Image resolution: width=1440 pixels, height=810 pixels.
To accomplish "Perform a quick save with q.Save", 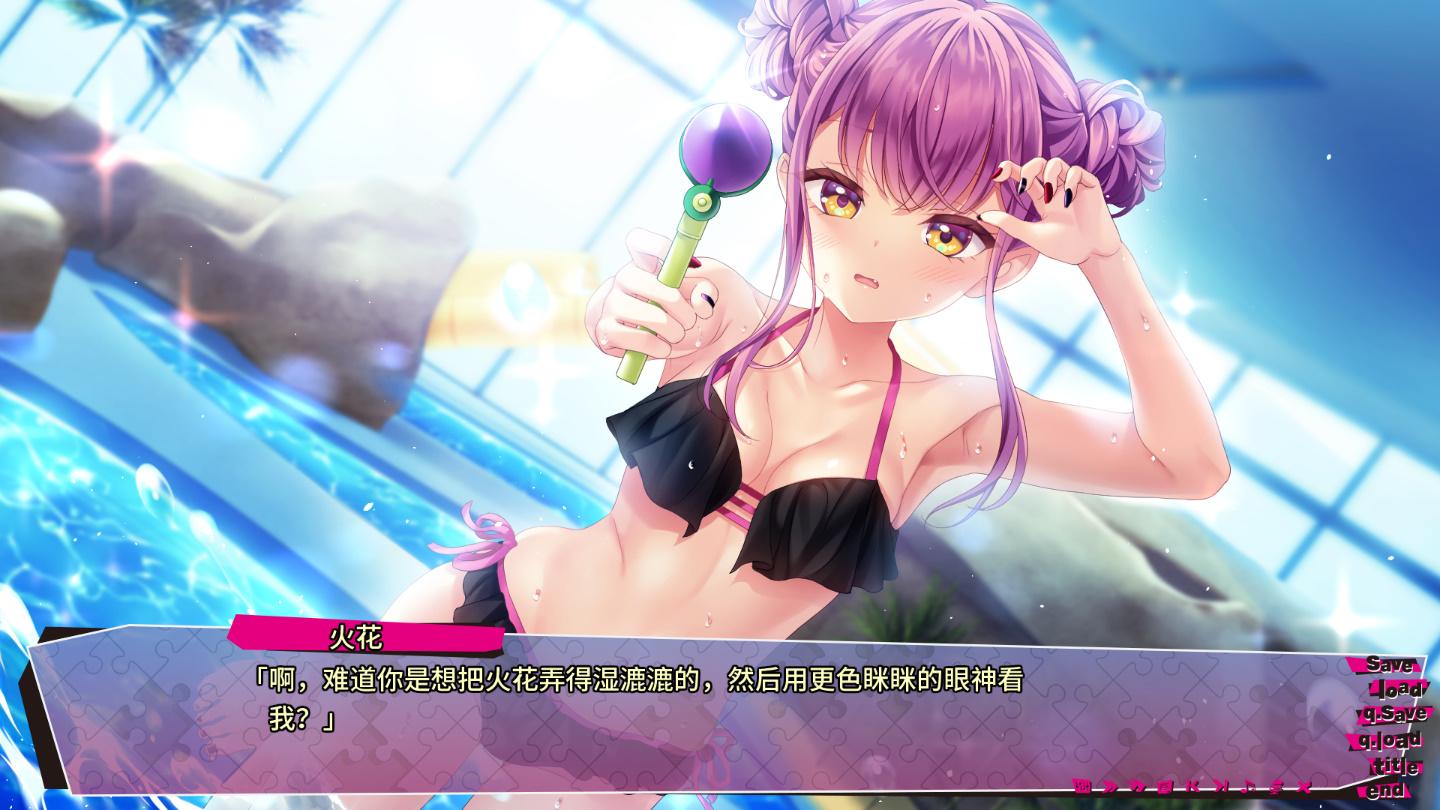I will [1392, 715].
